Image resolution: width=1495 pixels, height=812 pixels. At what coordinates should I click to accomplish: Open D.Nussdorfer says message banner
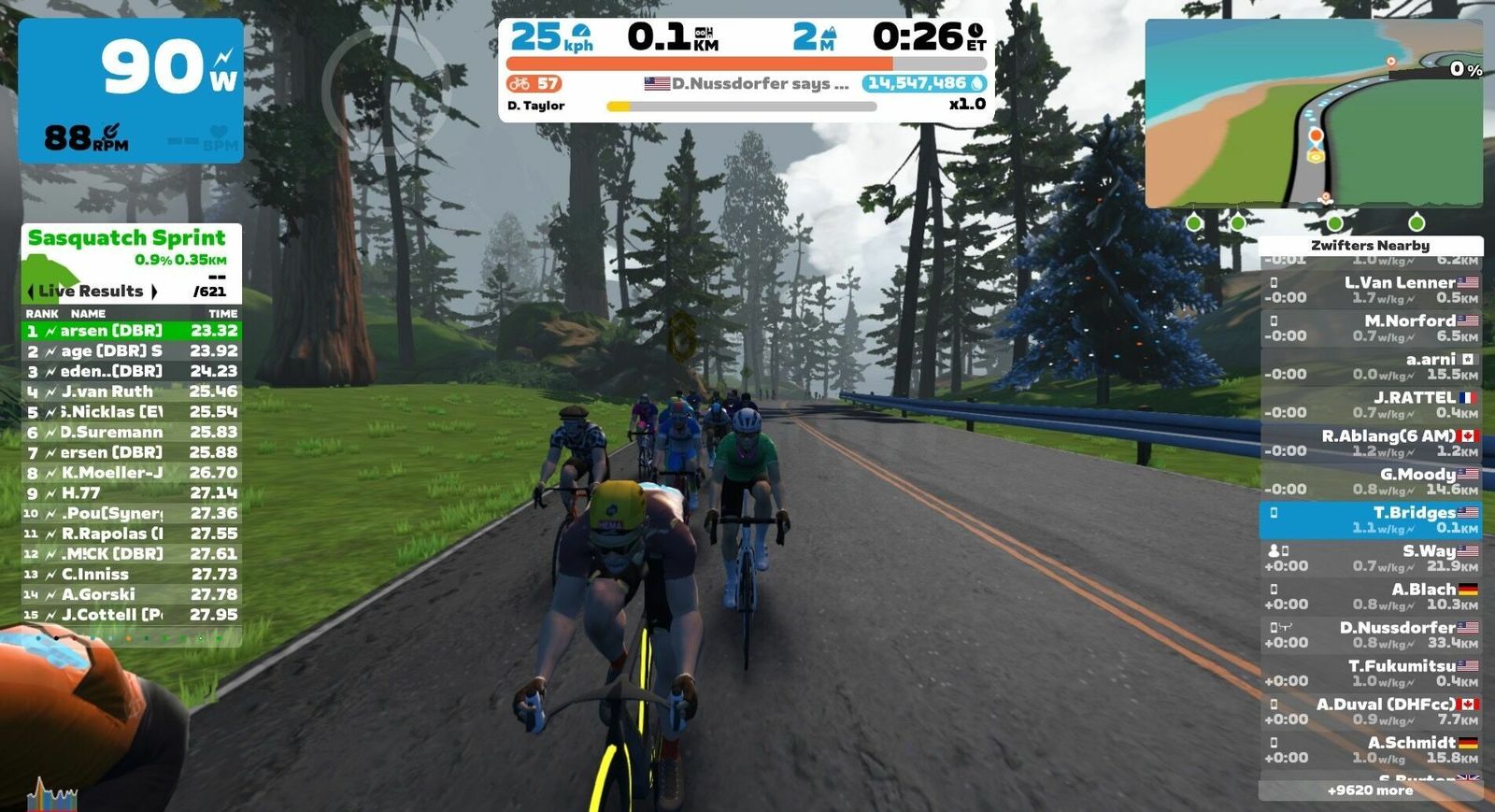[747, 84]
